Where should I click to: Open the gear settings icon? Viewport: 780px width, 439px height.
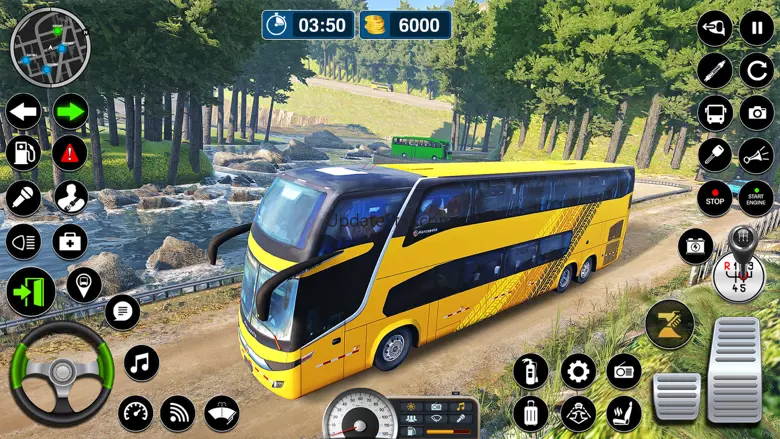click(x=577, y=371)
